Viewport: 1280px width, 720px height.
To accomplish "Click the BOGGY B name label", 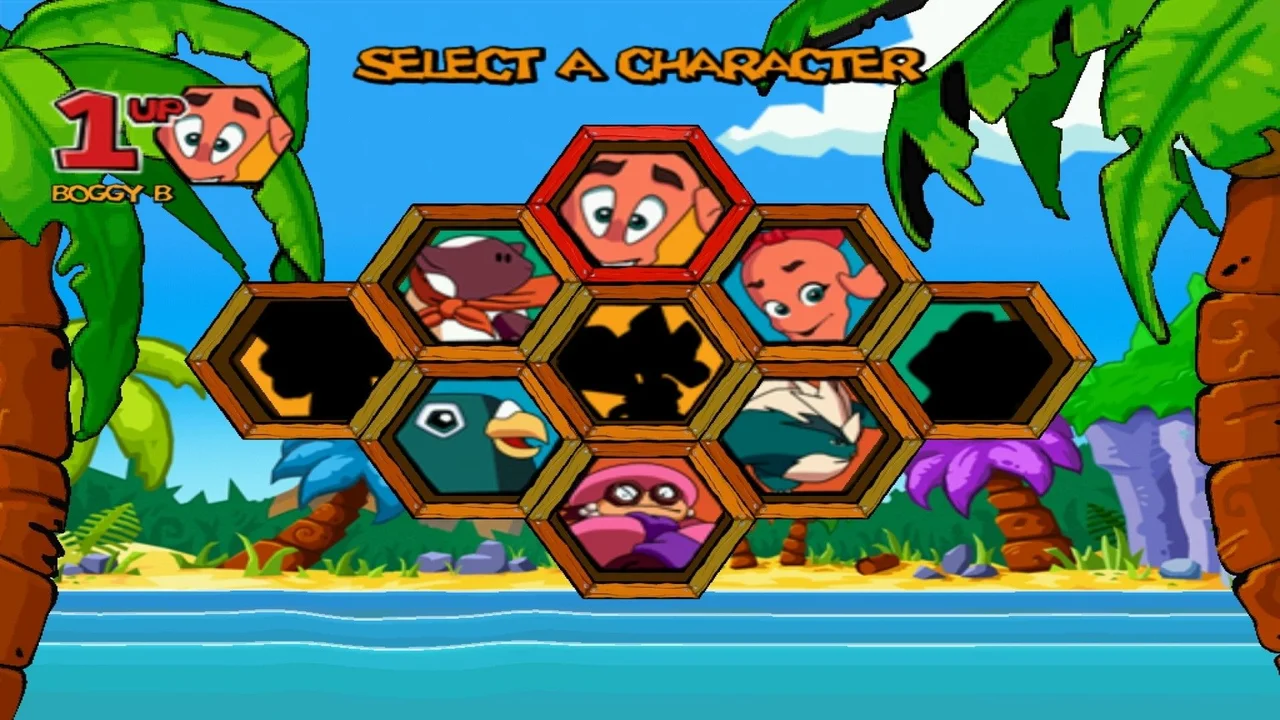I will click(x=113, y=194).
